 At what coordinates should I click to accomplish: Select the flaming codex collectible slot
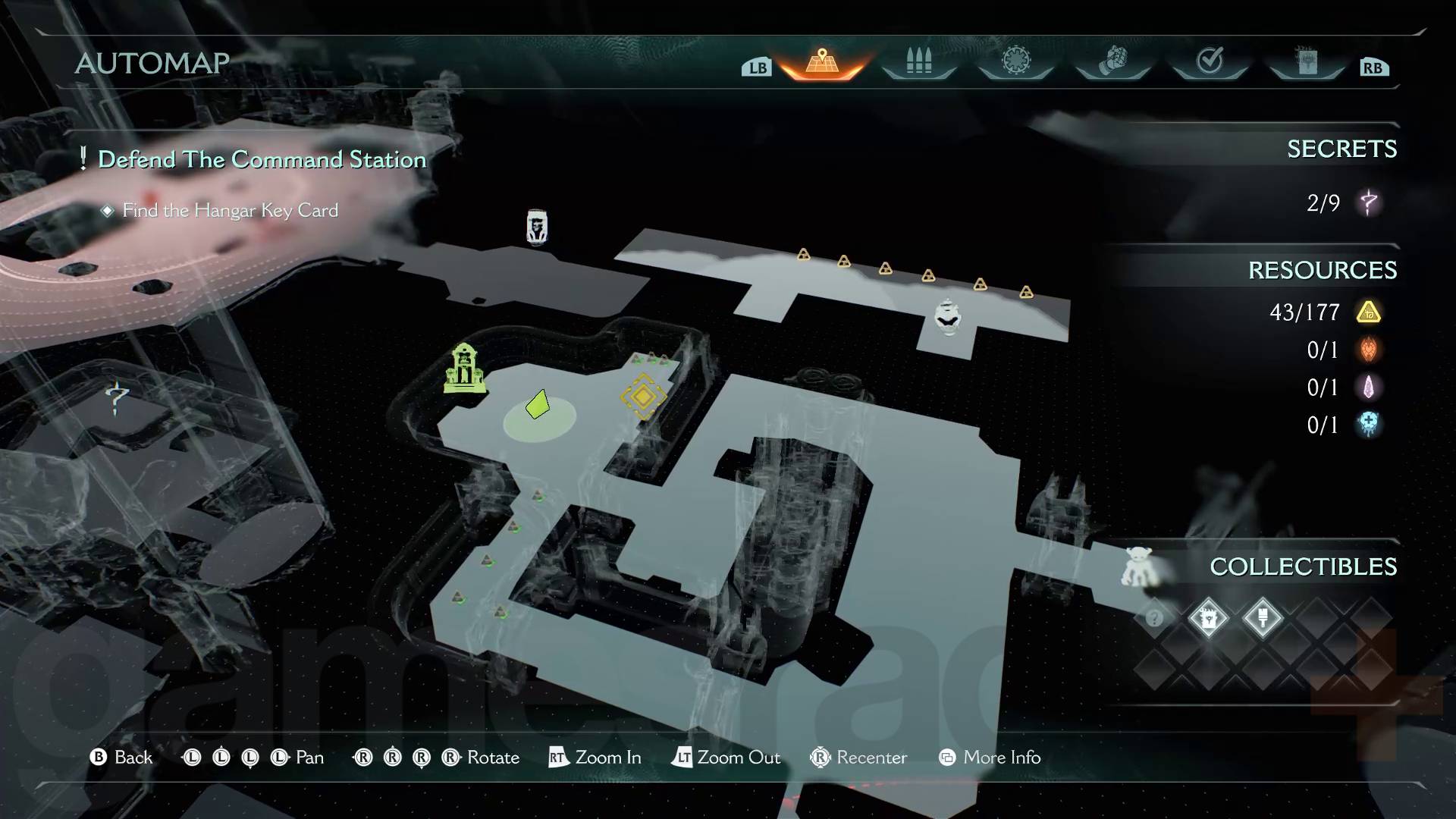point(1208,618)
